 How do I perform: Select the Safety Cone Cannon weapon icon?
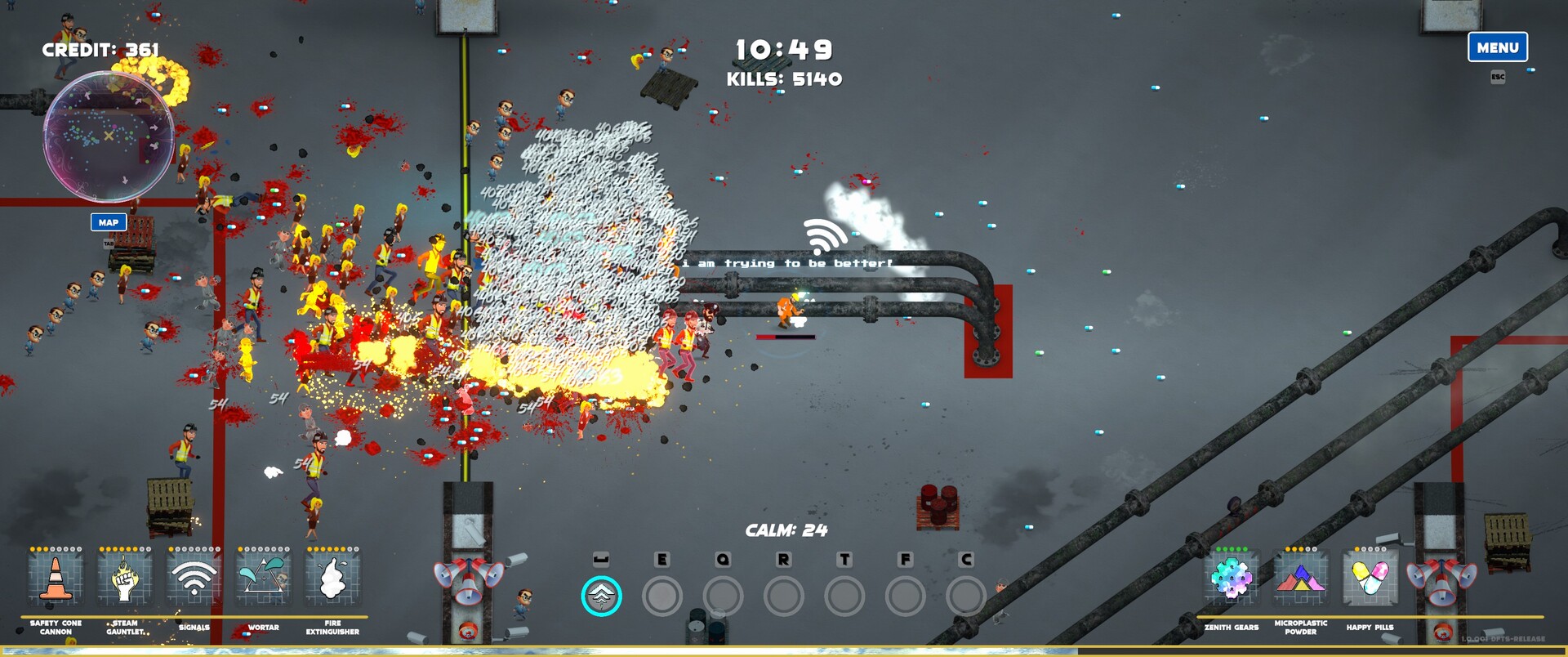(56, 579)
